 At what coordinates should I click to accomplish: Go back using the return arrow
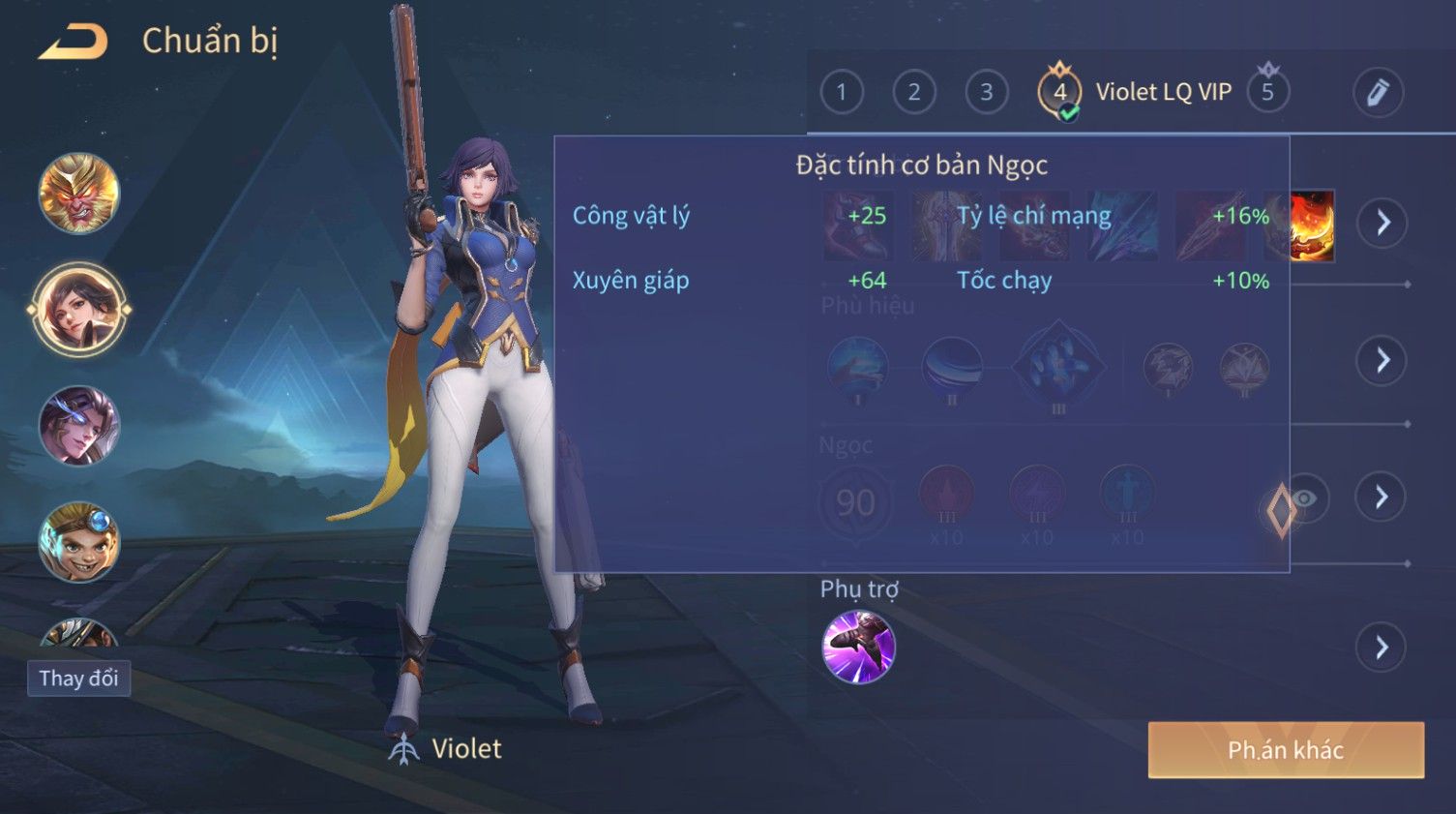(73, 42)
